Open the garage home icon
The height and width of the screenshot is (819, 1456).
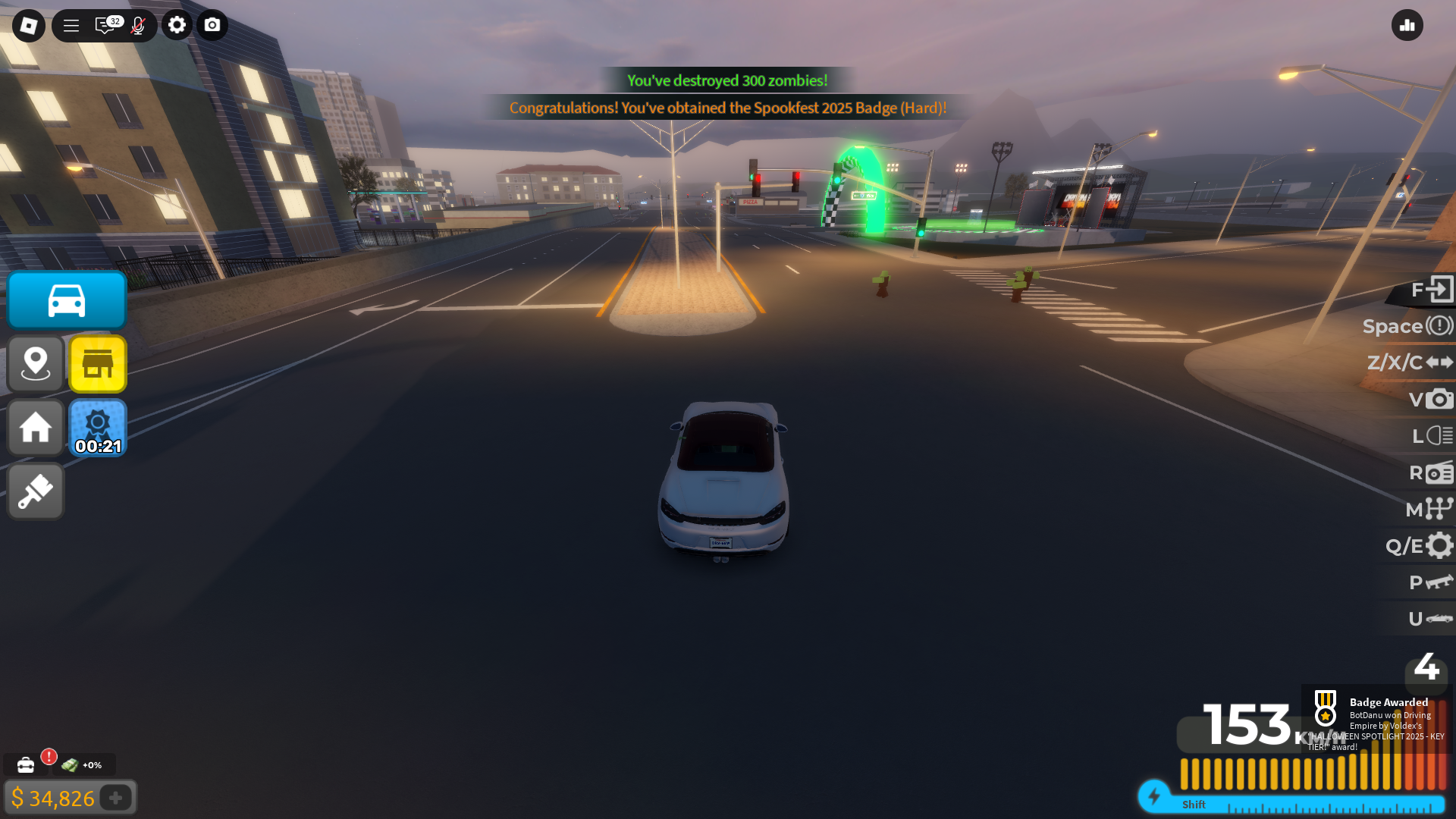click(x=35, y=428)
